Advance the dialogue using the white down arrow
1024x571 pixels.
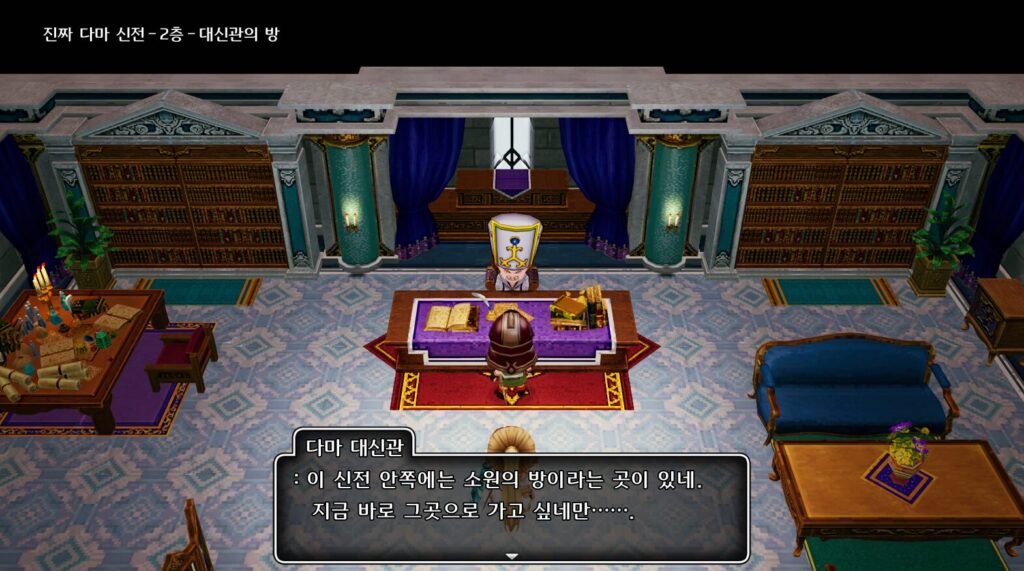[x=512, y=555]
